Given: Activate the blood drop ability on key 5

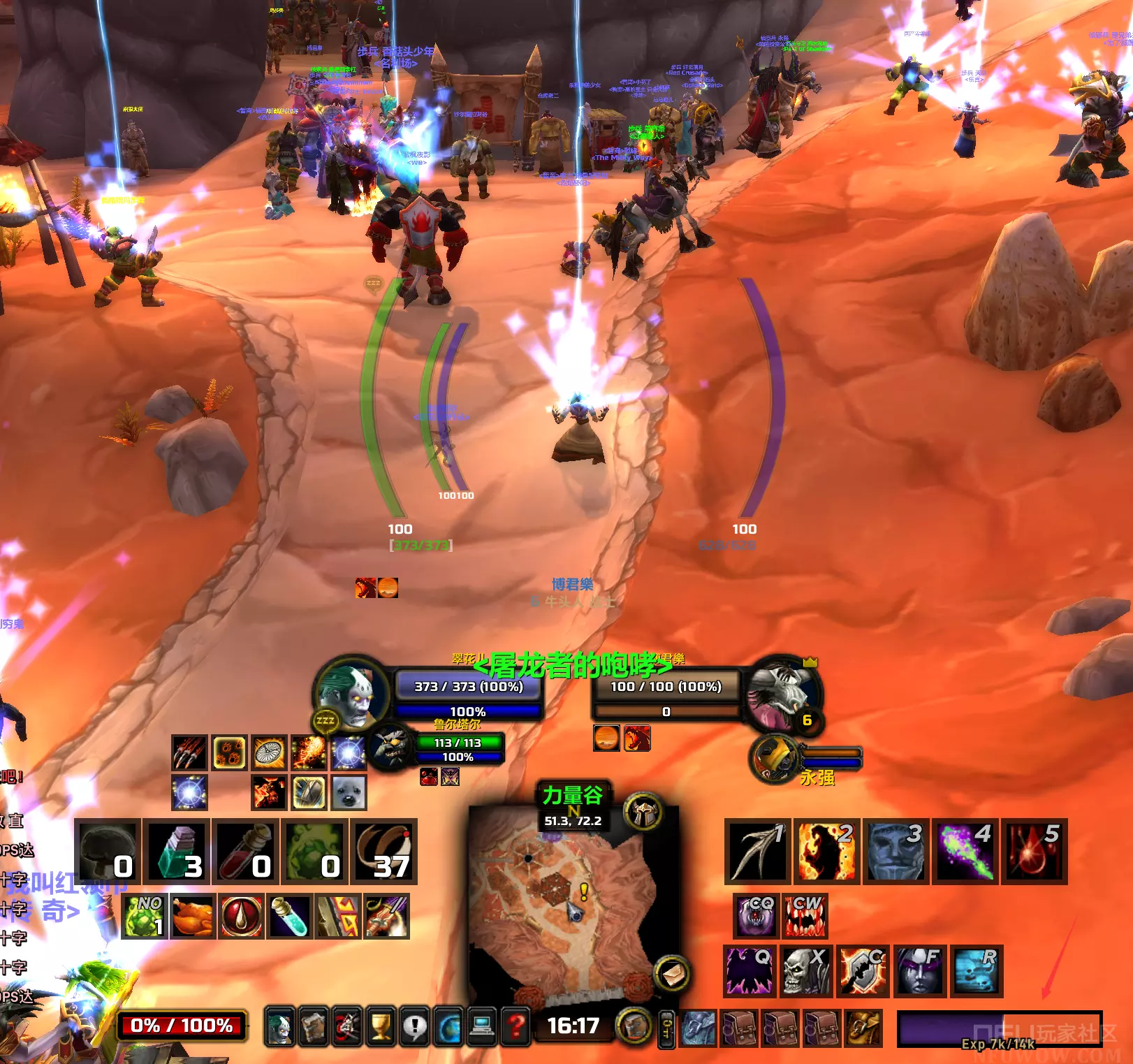Looking at the screenshot, I should (x=1033, y=851).
